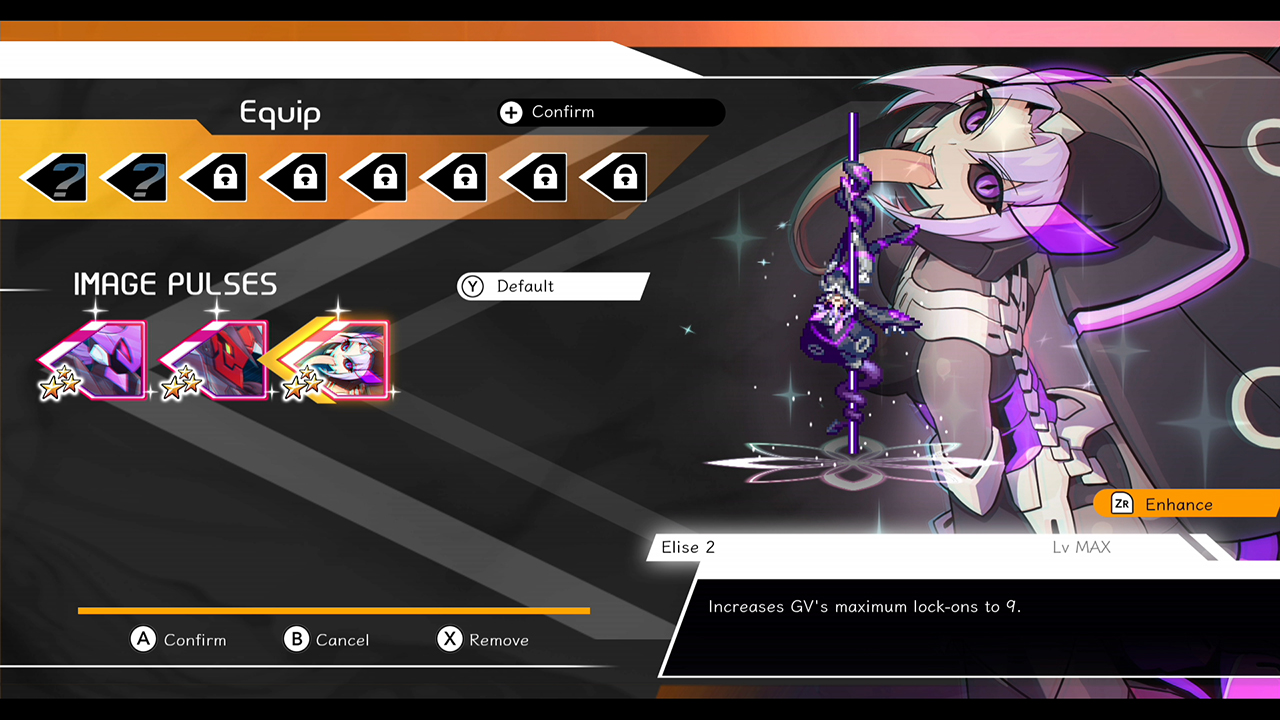
Task: Click the Equip header tab
Action: 280,114
